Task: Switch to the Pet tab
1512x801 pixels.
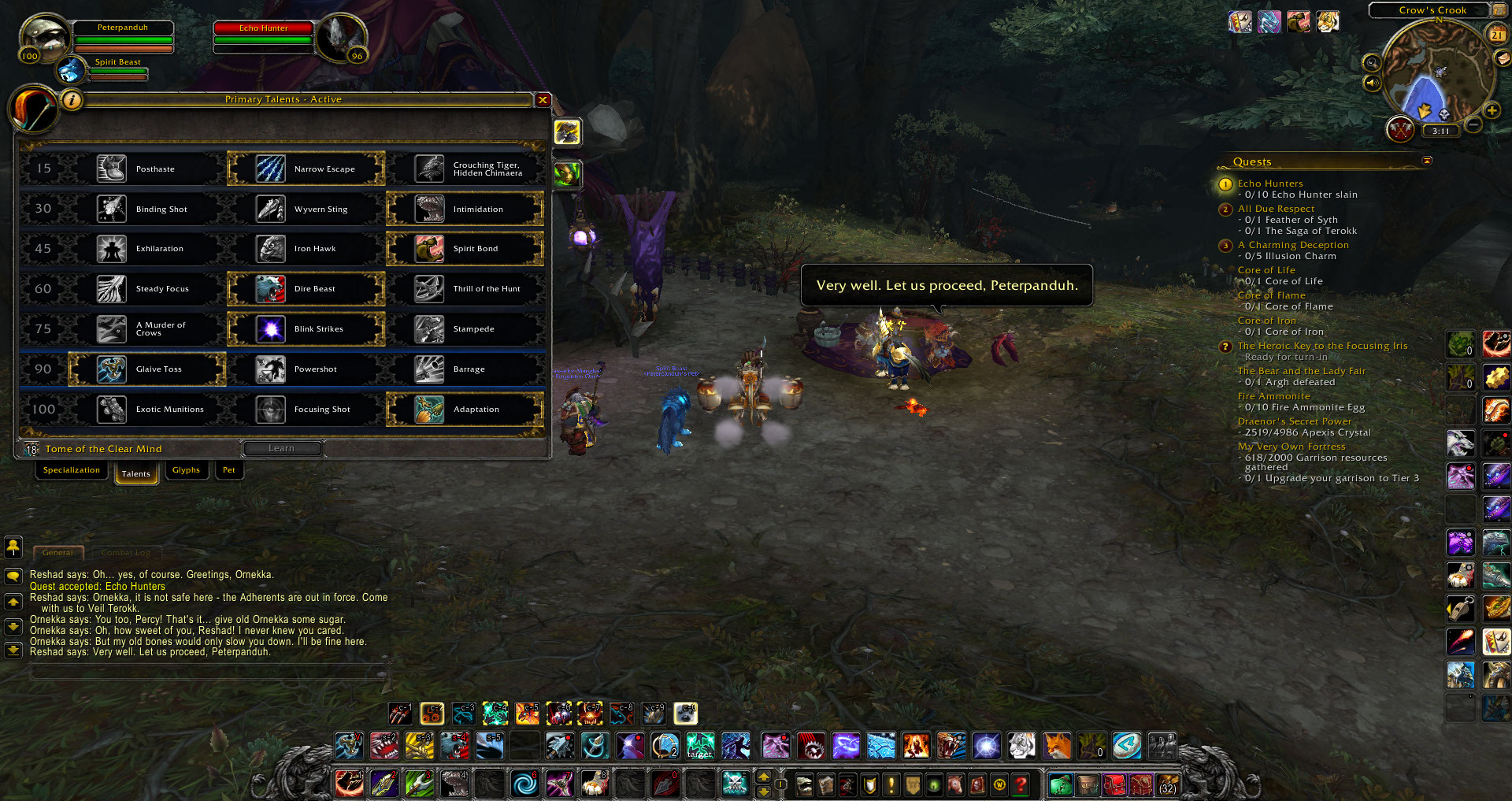Action: pyautogui.click(x=228, y=470)
